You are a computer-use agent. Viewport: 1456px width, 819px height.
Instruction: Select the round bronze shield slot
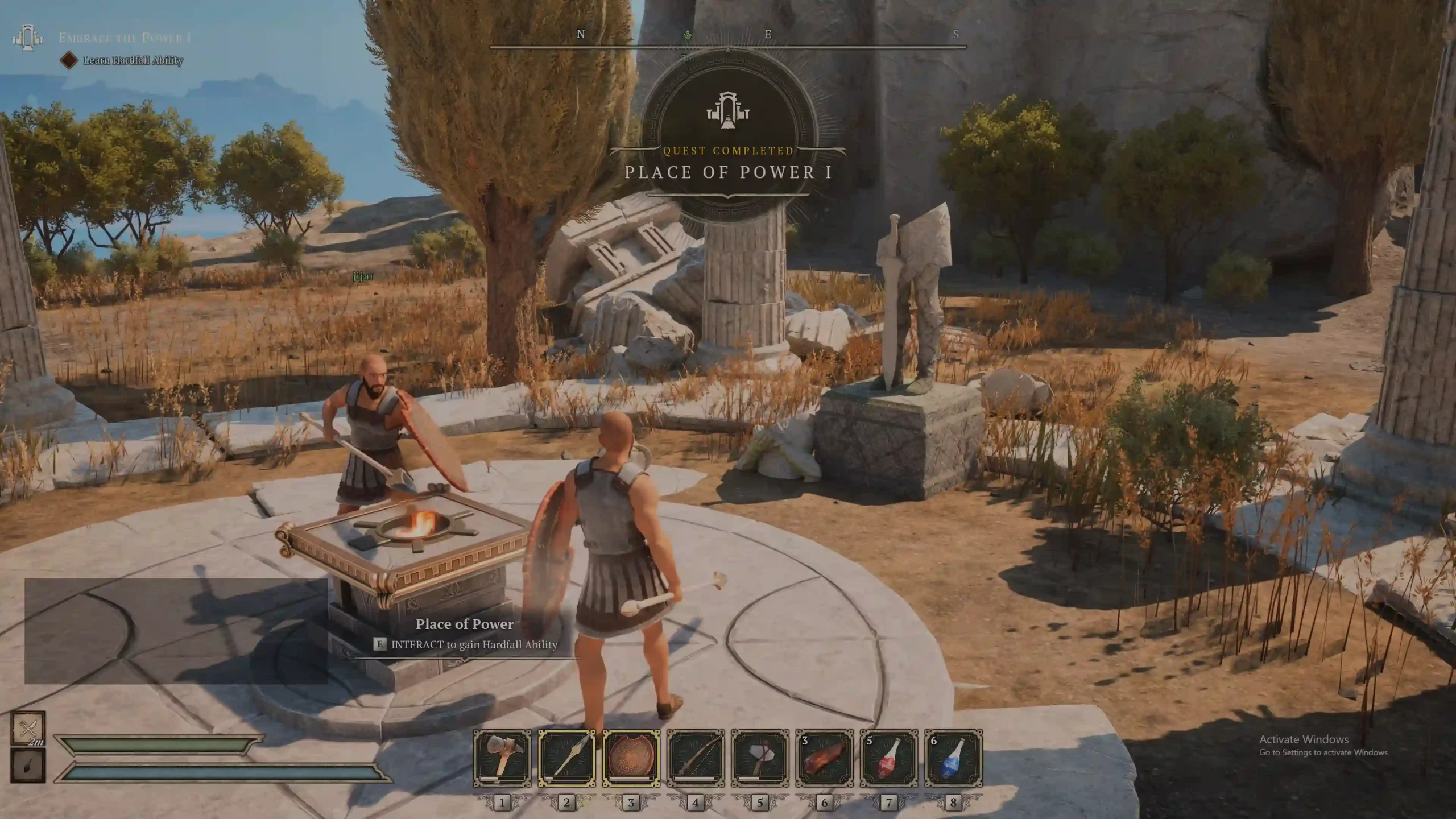click(631, 758)
